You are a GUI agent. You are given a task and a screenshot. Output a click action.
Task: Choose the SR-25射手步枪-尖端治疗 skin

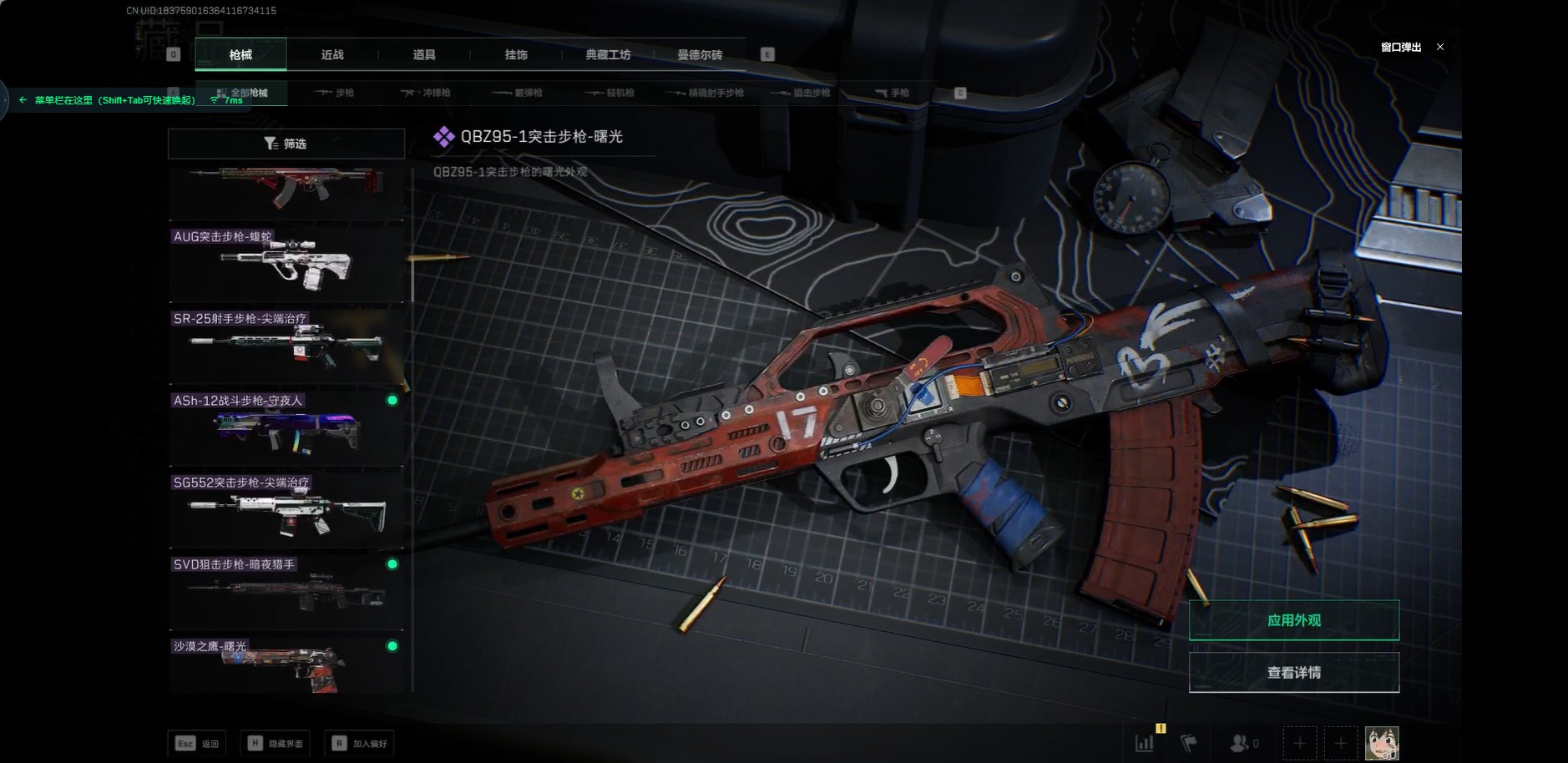(286, 346)
